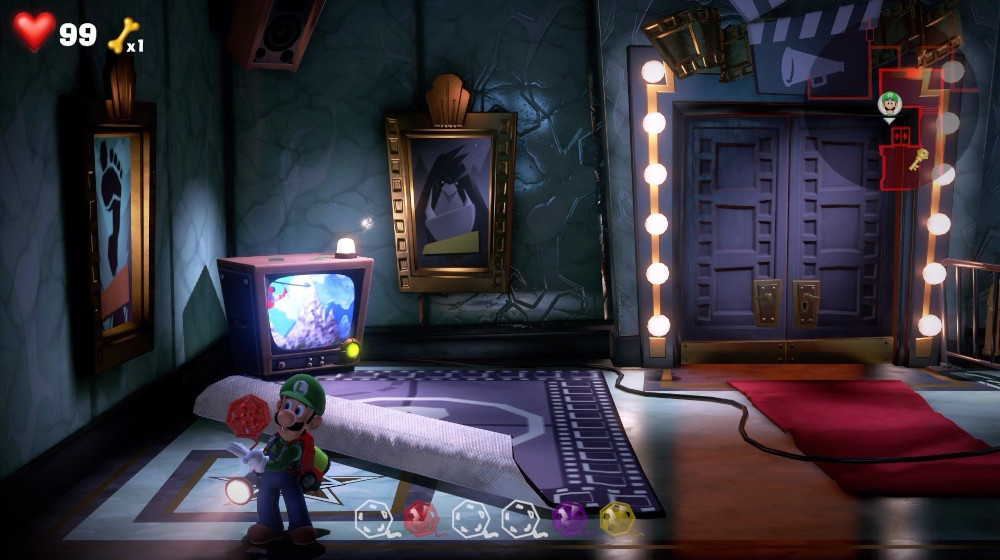Screen dimensions: 1000x560
Task: Select Luigi's position marker on the minimap
Action: [889, 103]
